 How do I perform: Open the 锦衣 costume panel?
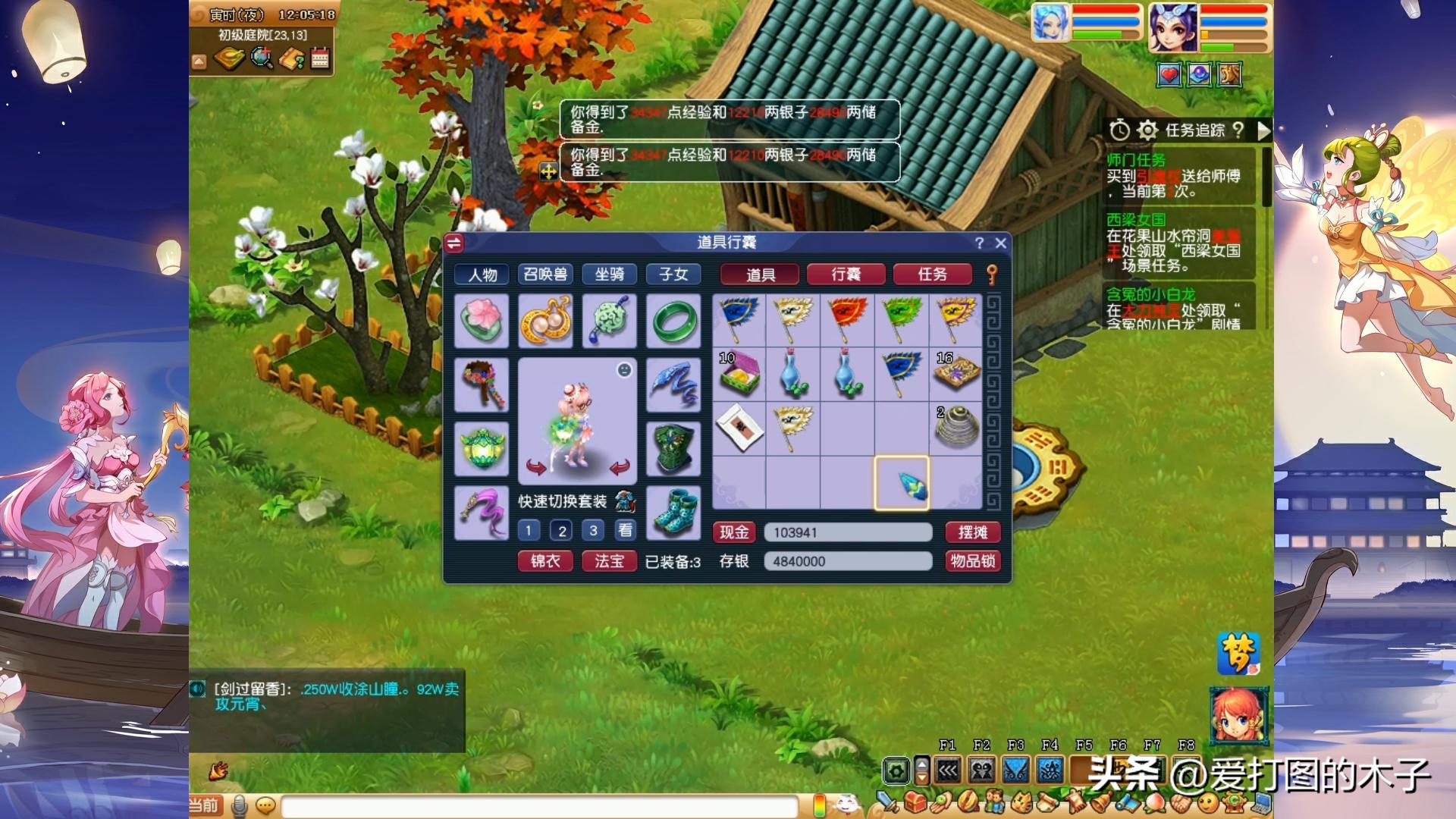tap(545, 561)
